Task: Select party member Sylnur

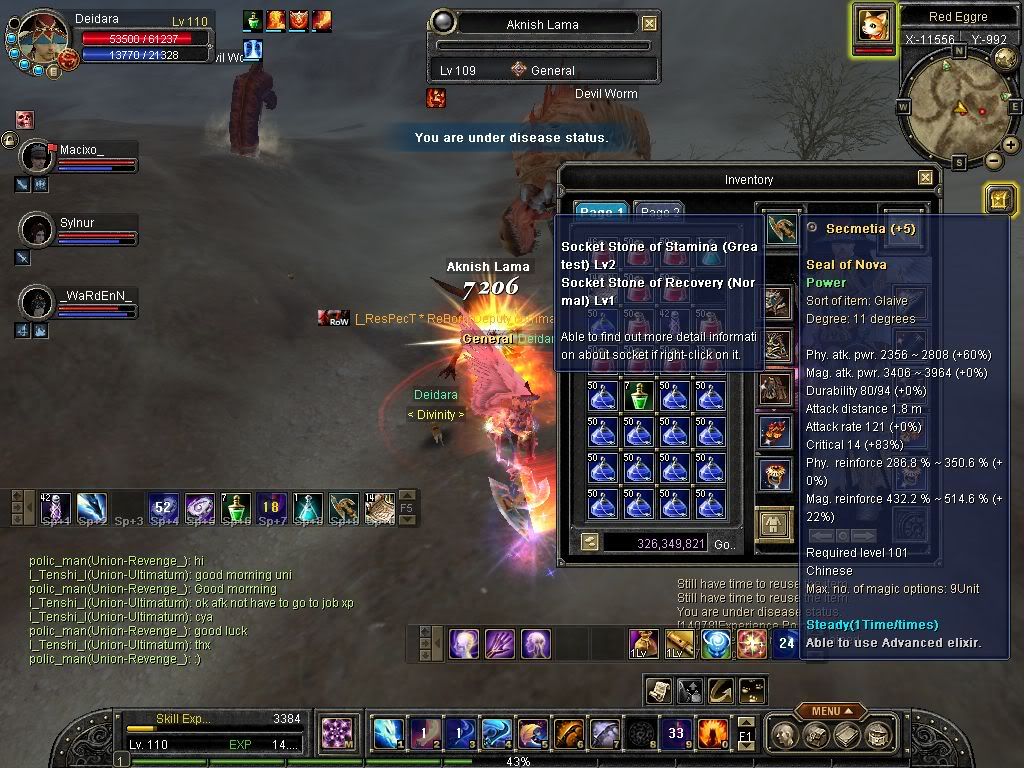Action: coord(37,230)
